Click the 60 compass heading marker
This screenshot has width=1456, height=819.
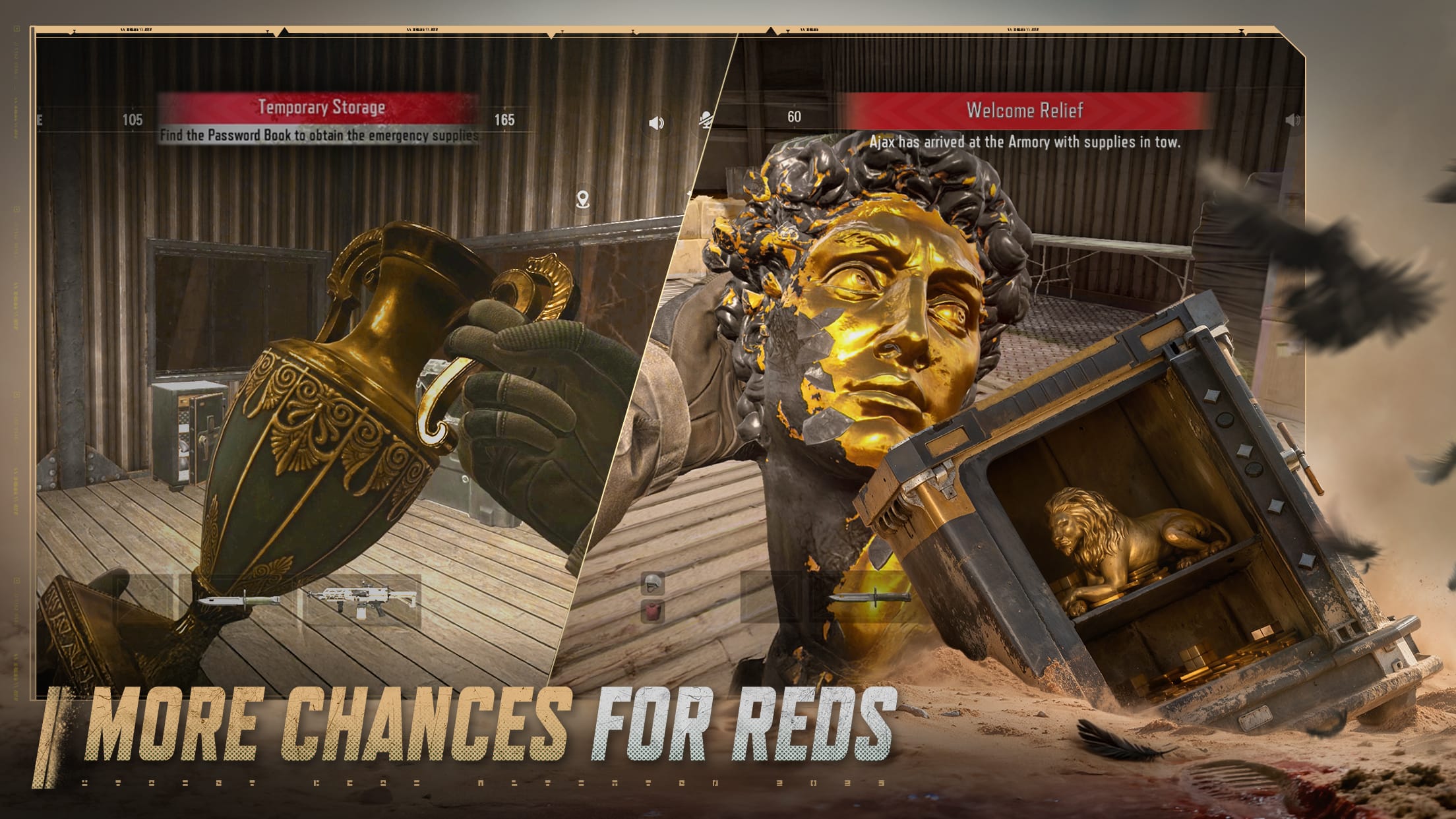(x=793, y=115)
